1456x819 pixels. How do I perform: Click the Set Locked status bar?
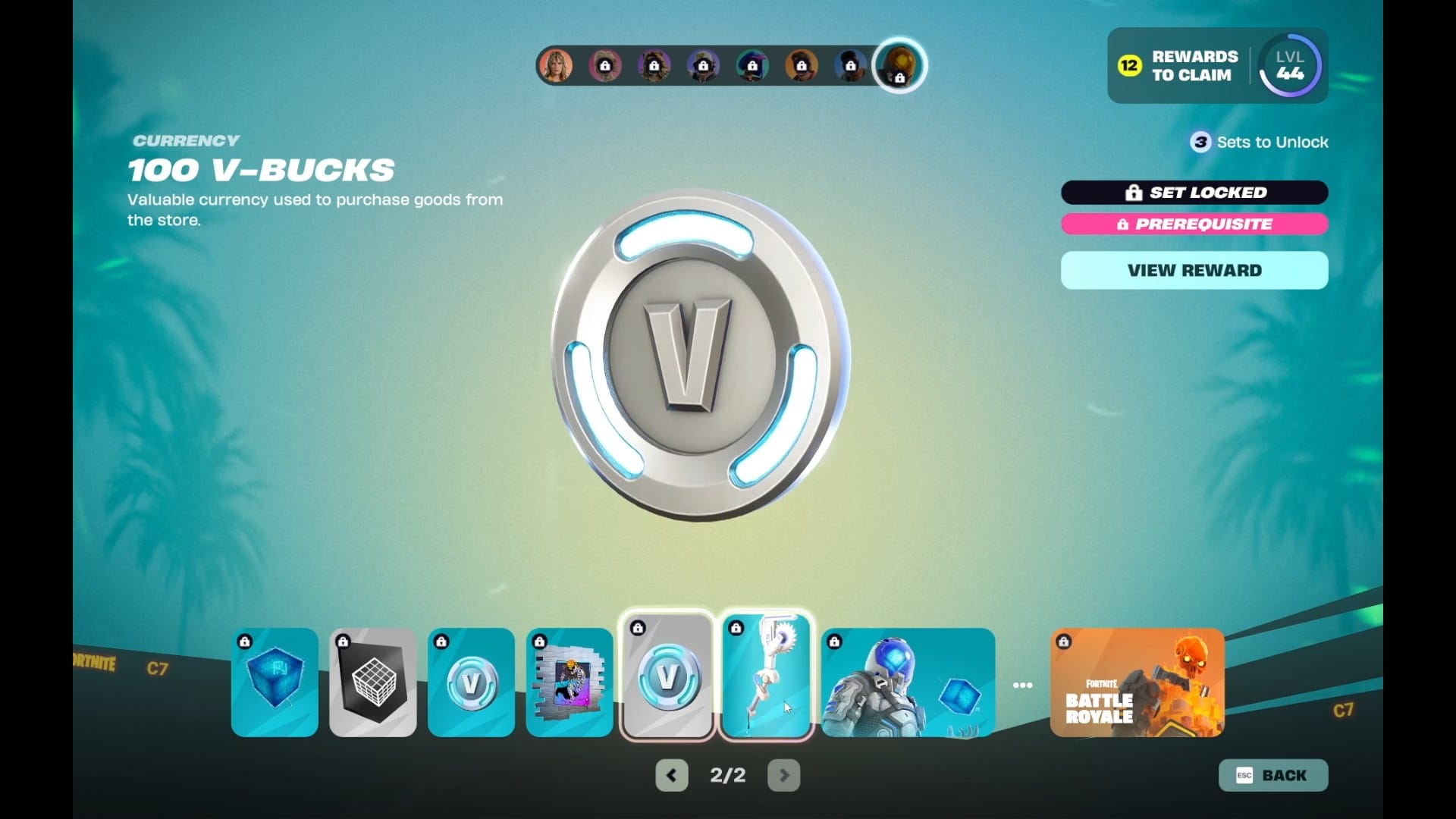(x=1194, y=193)
